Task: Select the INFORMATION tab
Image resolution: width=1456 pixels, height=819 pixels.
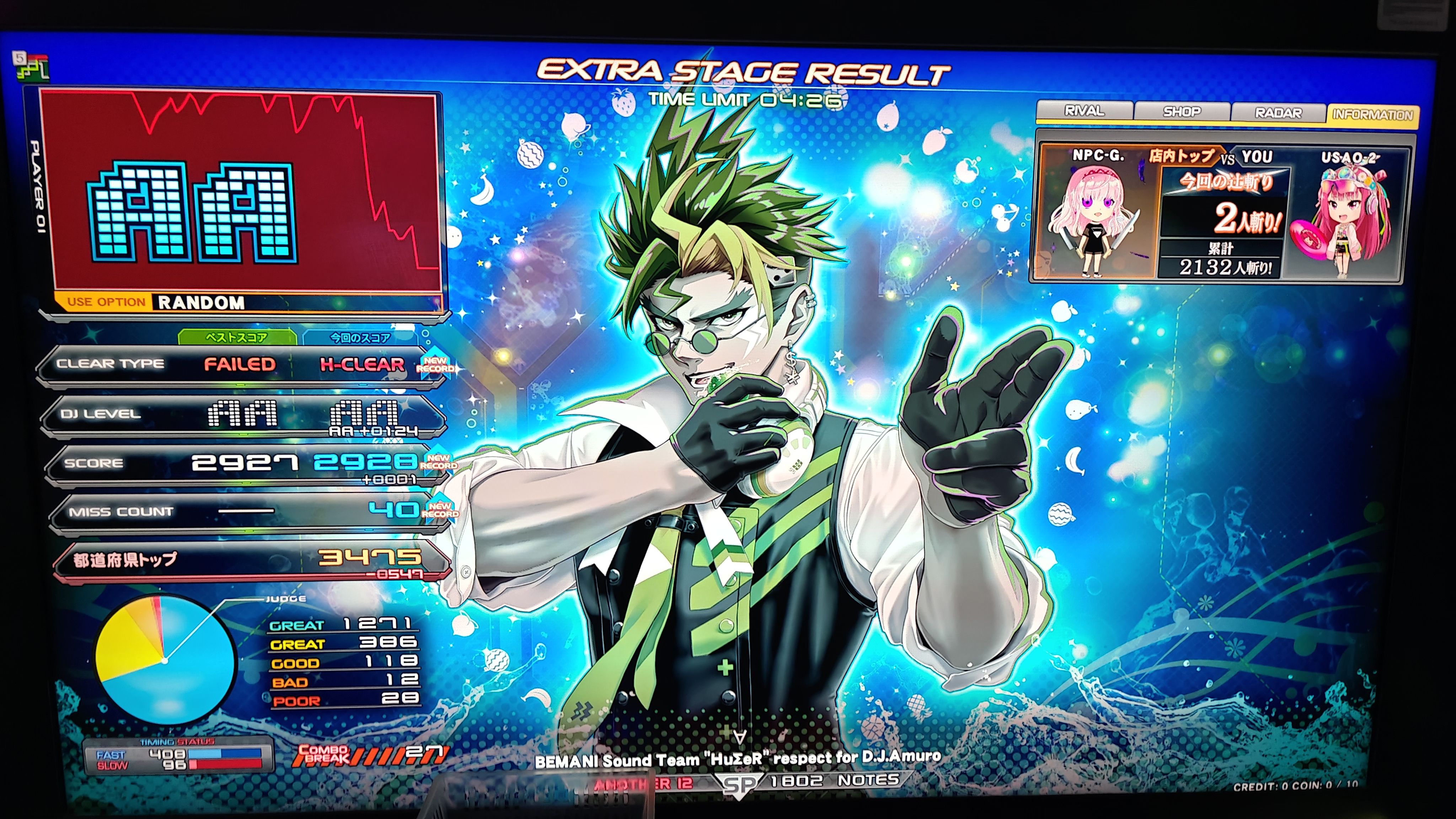Action: point(1372,115)
